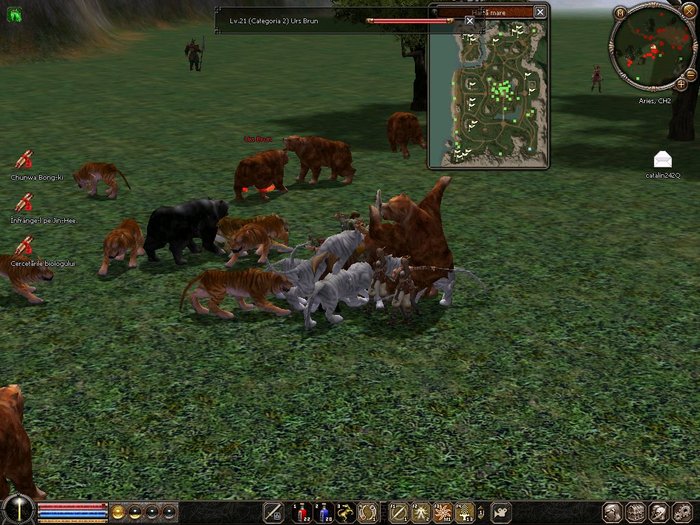The width and height of the screenshot is (700, 525).
Task: Close the large map window
Action: coord(540,11)
